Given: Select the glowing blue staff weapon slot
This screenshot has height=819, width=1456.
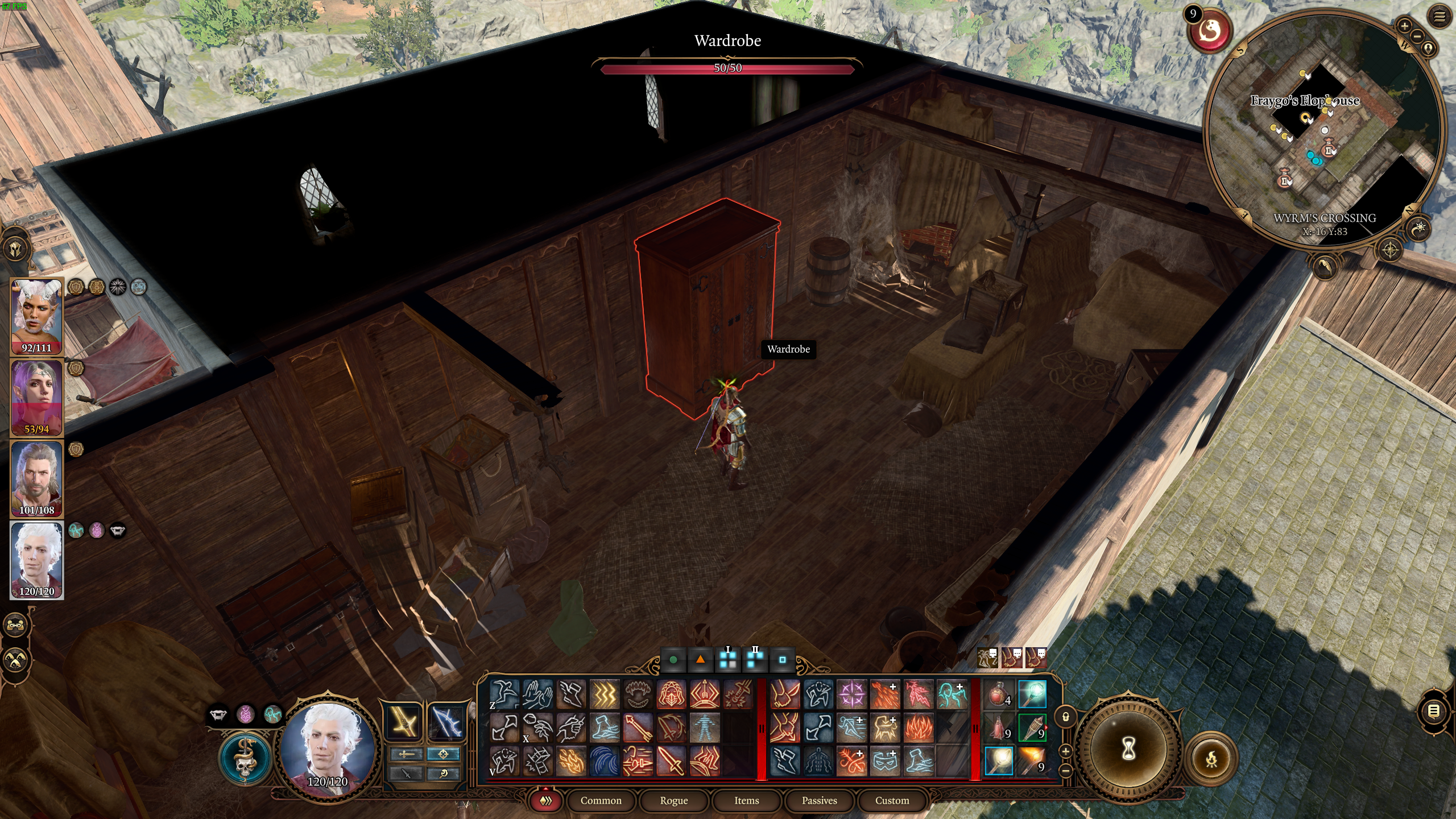Looking at the screenshot, I should pos(1032,694).
